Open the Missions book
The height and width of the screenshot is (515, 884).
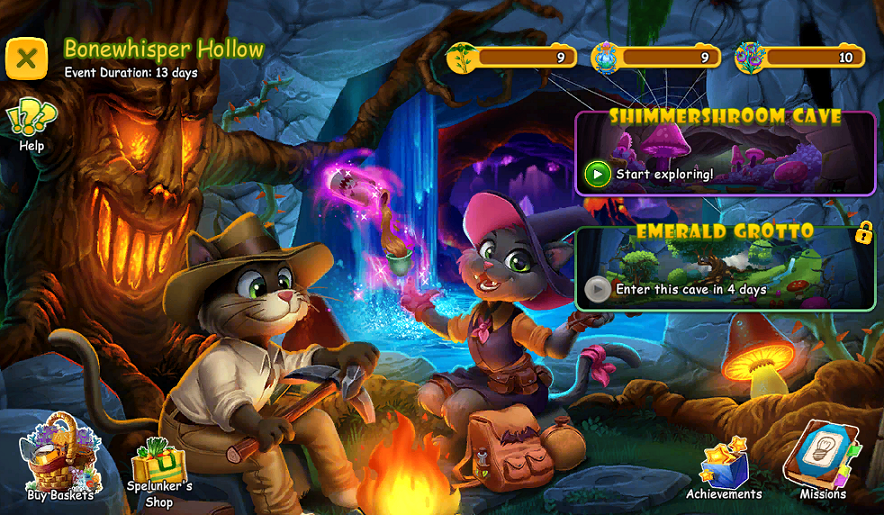click(822, 462)
